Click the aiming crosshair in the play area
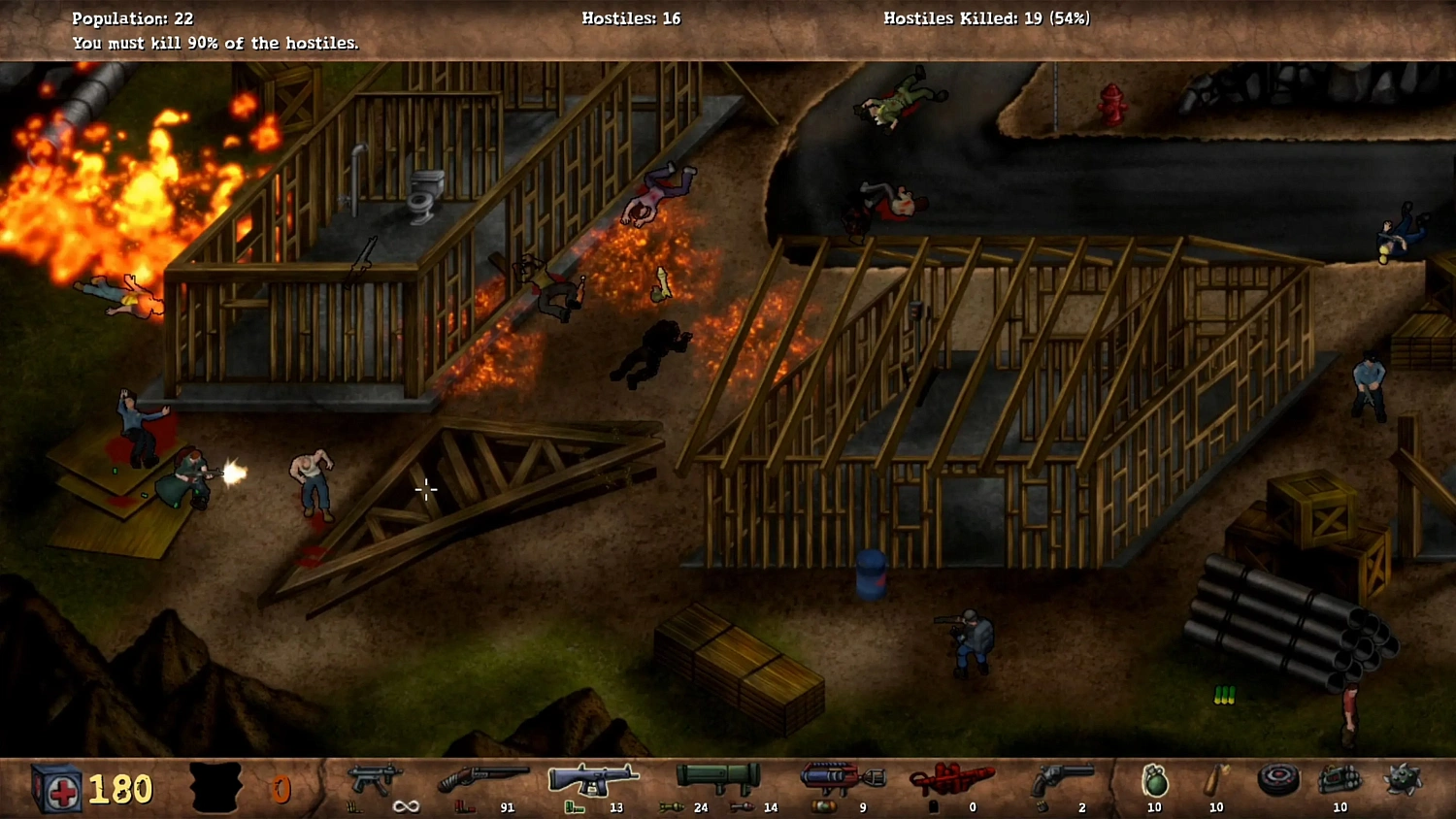Image resolution: width=1456 pixels, height=819 pixels. coord(426,490)
